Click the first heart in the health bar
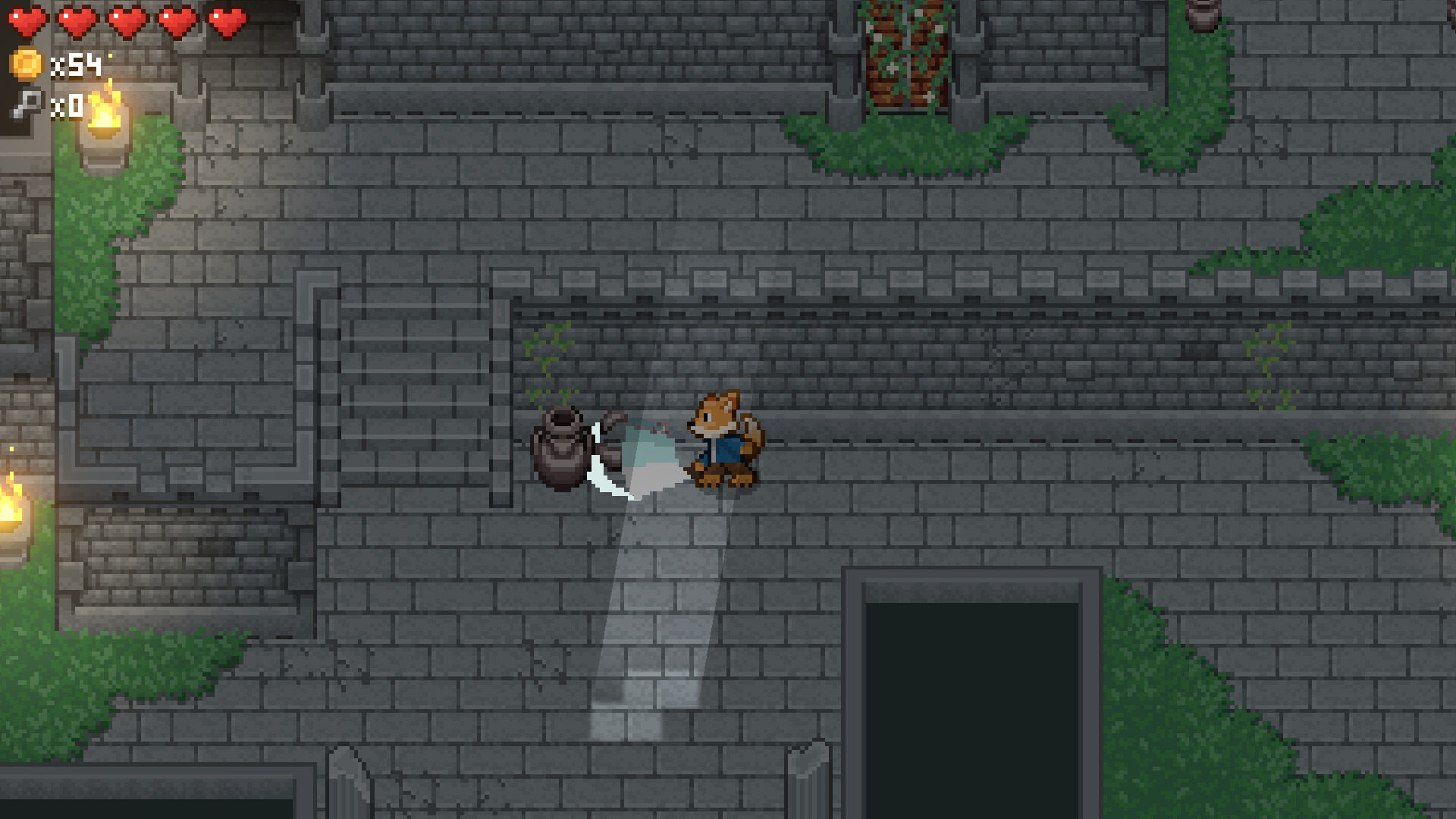Image resolution: width=1456 pixels, height=819 pixels. click(x=27, y=20)
